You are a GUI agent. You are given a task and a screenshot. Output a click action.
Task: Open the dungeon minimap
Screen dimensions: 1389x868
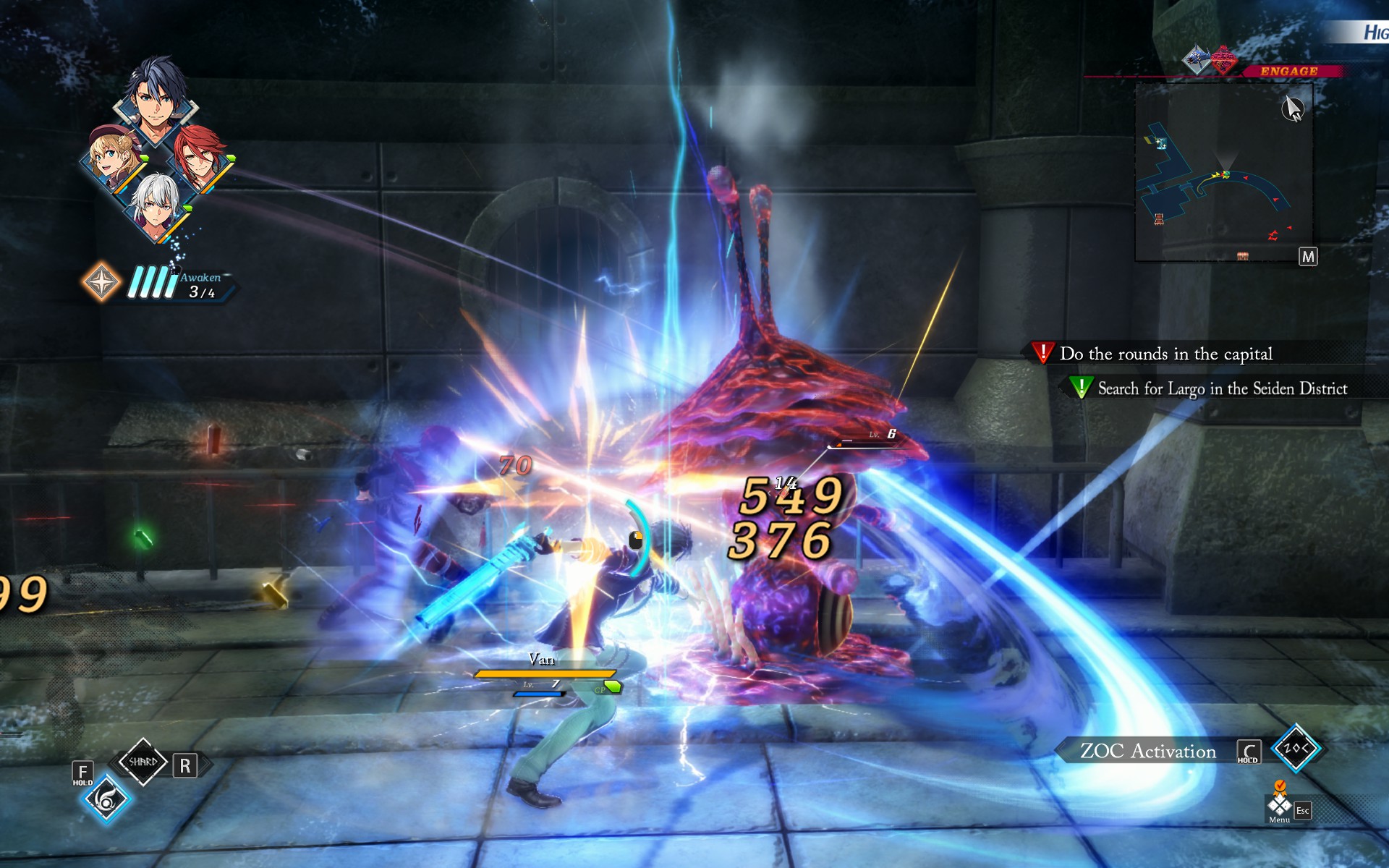tap(1224, 172)
